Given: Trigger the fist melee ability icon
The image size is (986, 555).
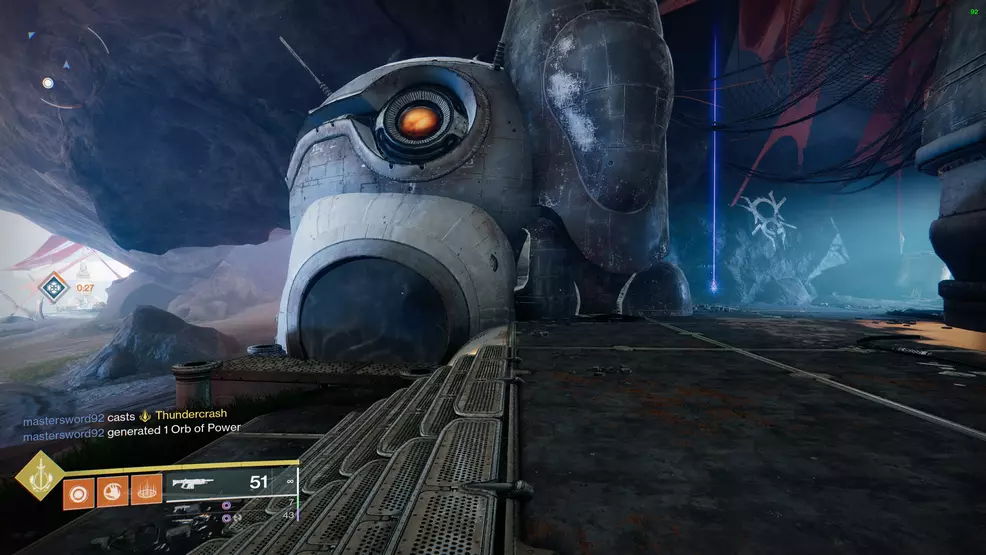Looking at the screenshot, I should point(112,493).
